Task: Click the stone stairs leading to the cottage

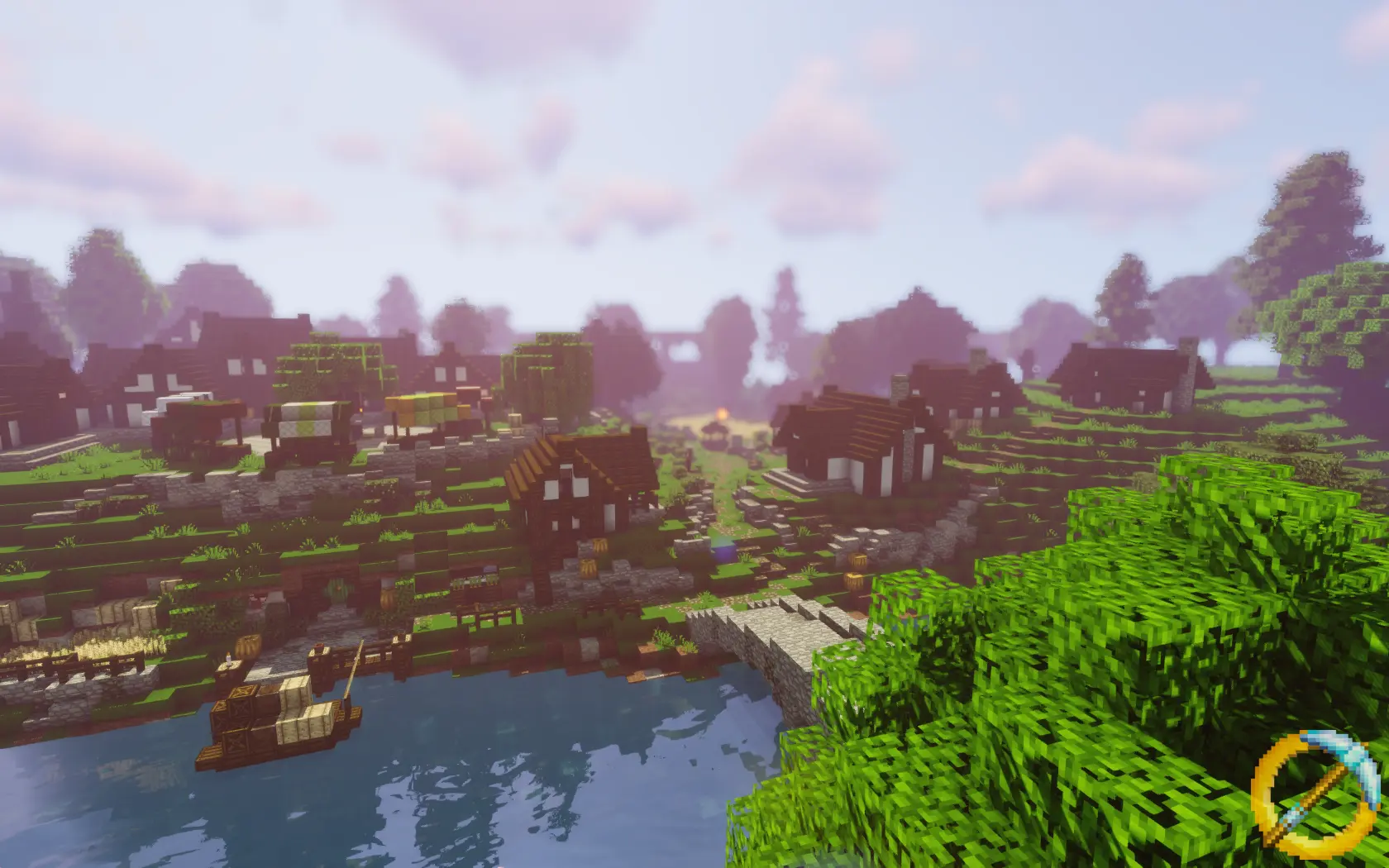Action: [x=785, y=479]
